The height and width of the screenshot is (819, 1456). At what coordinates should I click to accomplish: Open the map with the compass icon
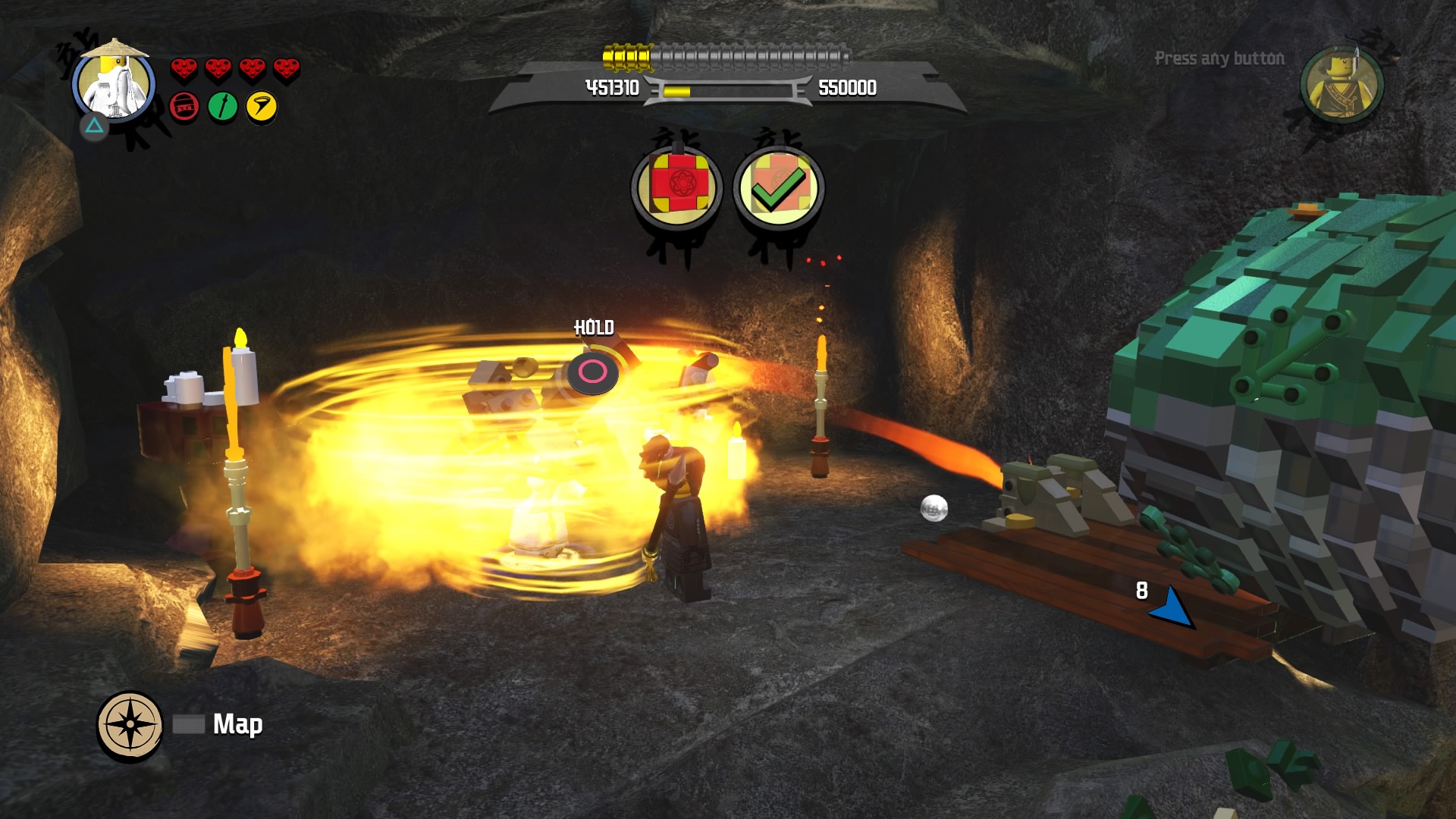[130, 724]
